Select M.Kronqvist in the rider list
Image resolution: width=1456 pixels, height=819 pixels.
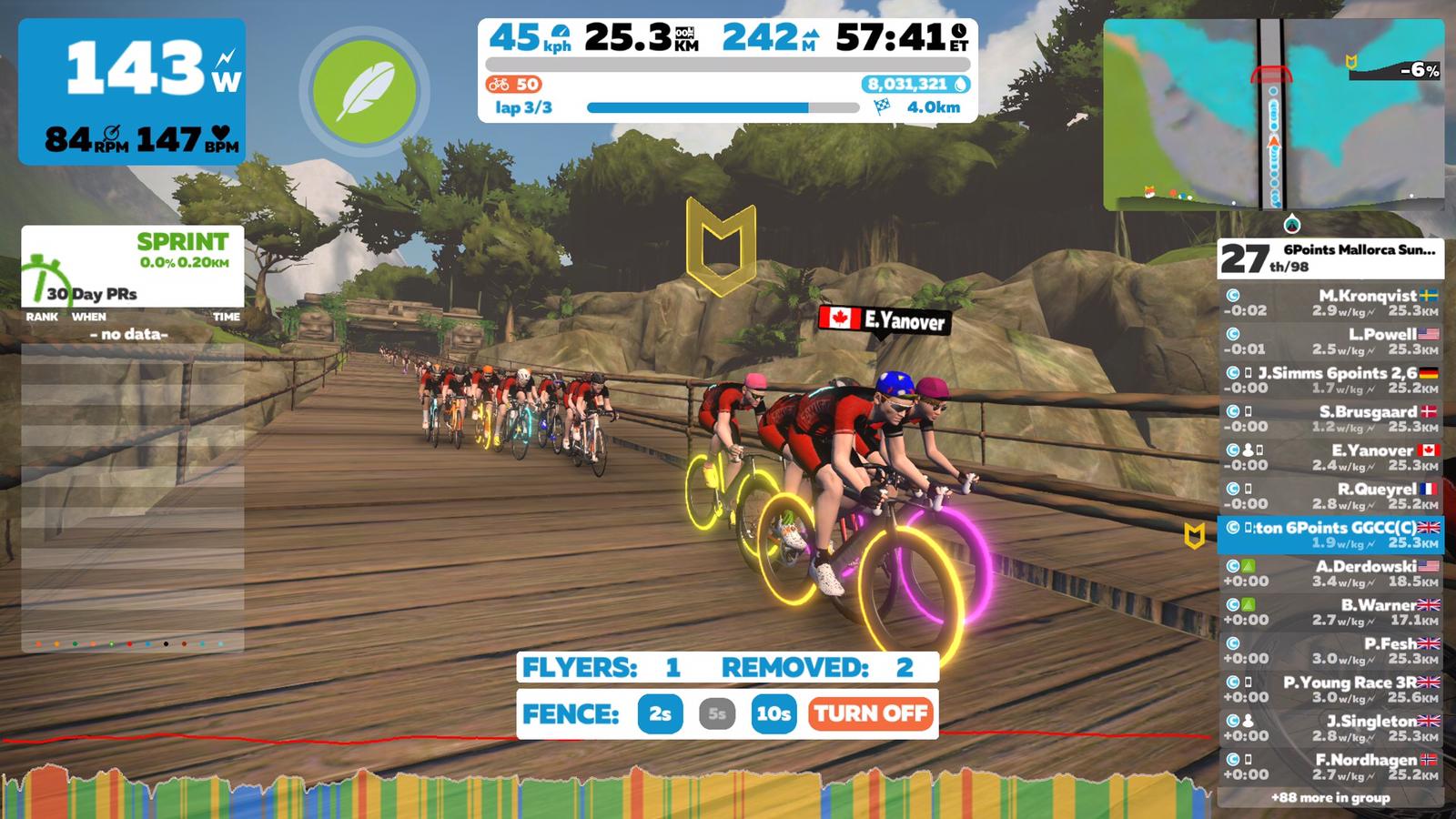(x=1330, y=303)
